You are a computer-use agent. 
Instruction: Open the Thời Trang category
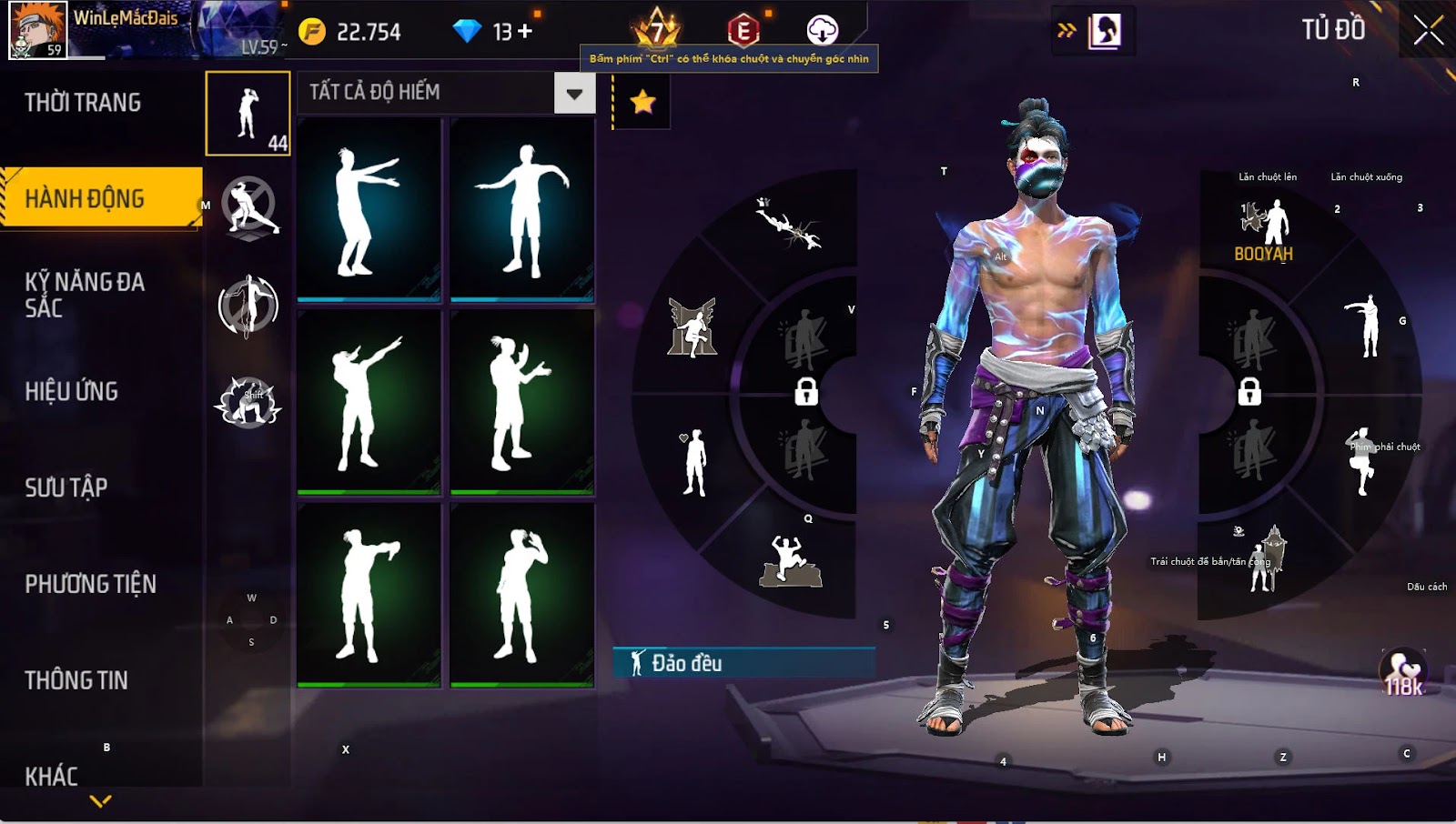83,103
